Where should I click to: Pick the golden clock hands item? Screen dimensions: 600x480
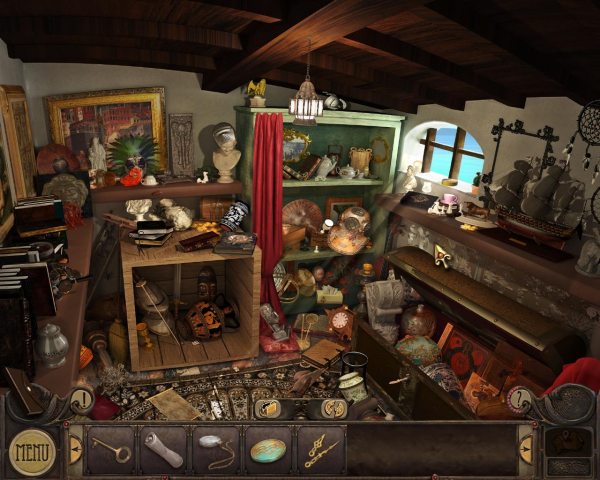320,449
